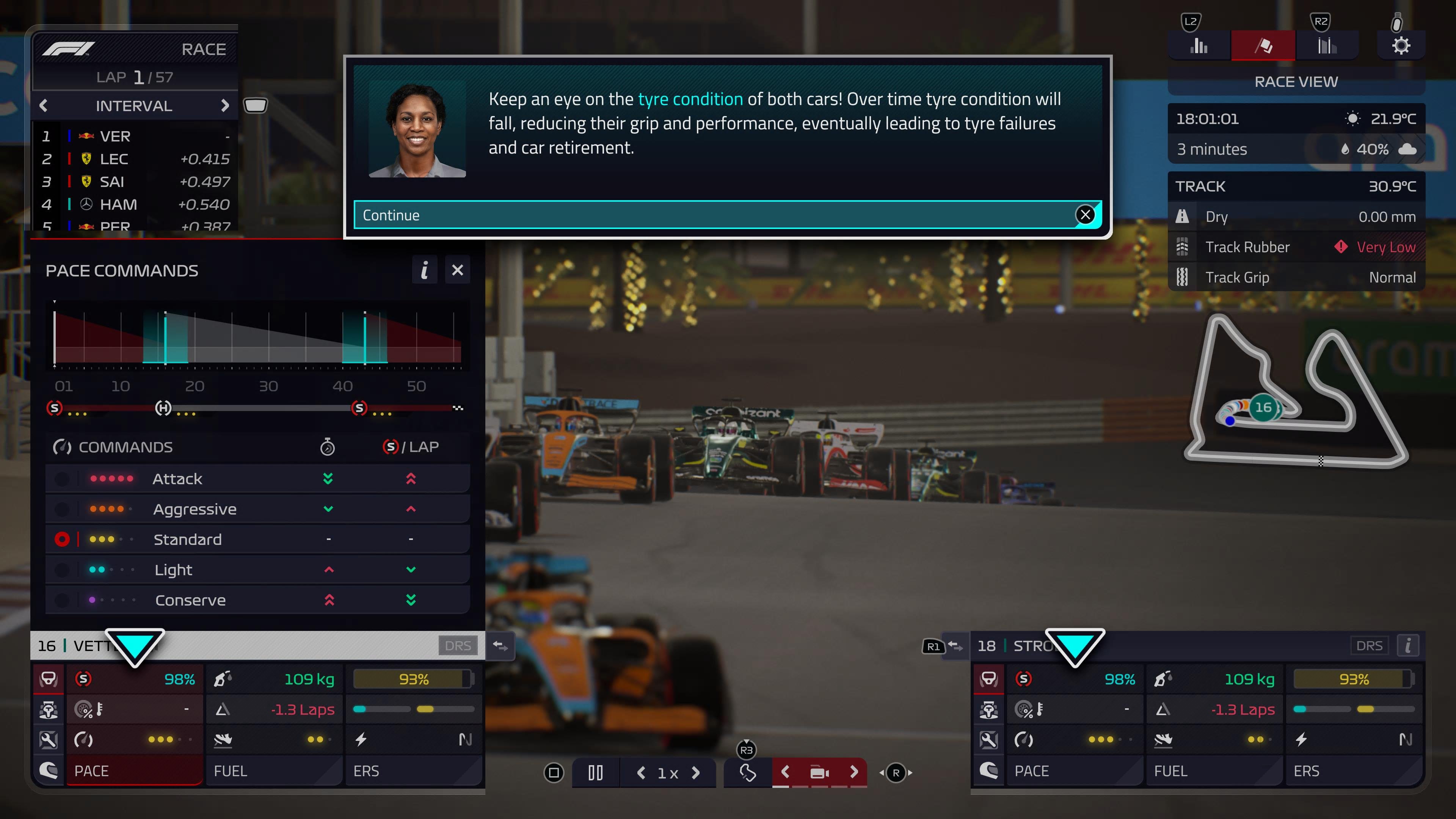Viewport: 1456px width, 819px height.
Task: Open the Pace Commands info button
Action: coord(425,270)
